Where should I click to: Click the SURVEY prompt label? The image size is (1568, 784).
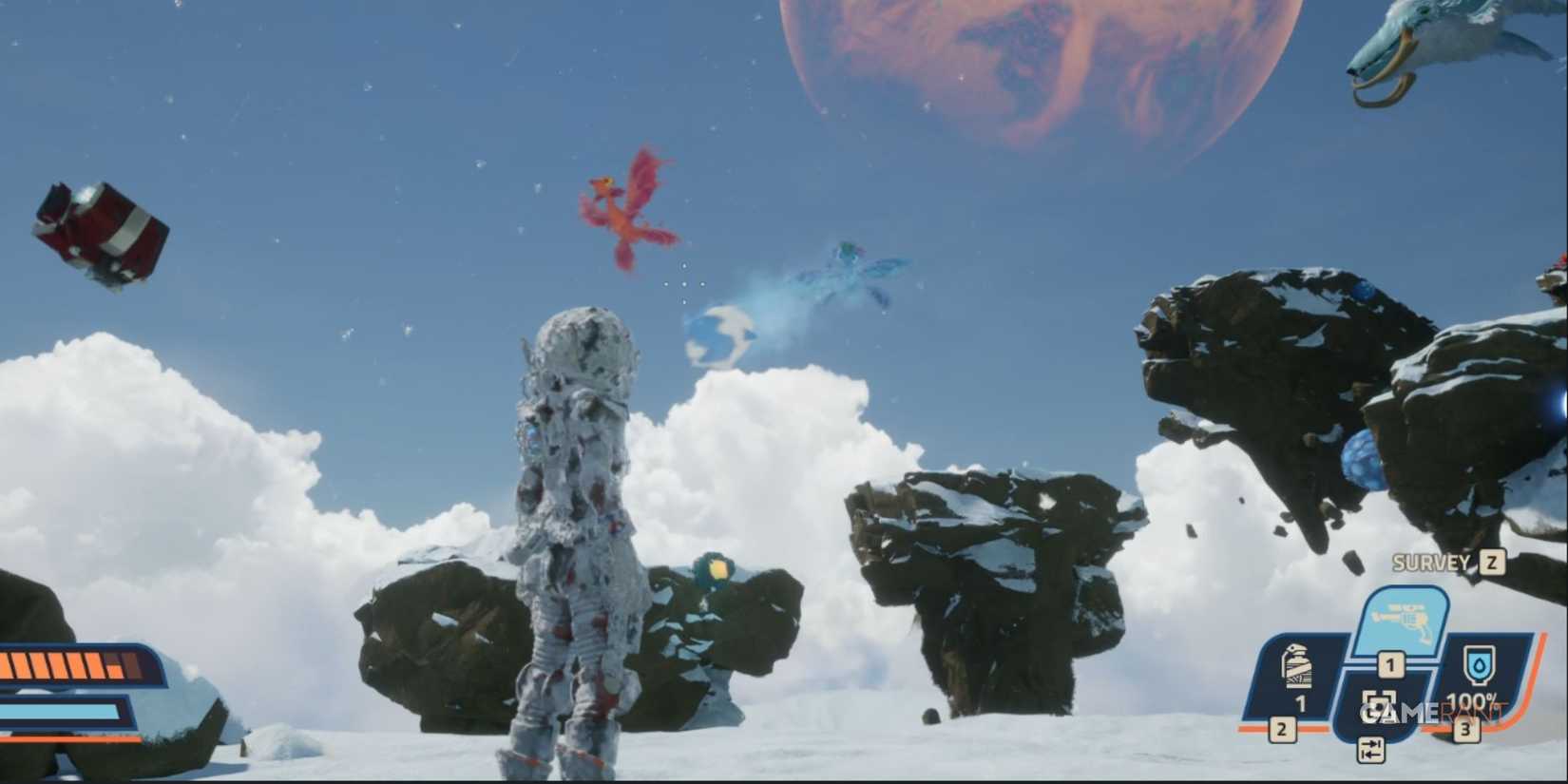coord(1430,563)
